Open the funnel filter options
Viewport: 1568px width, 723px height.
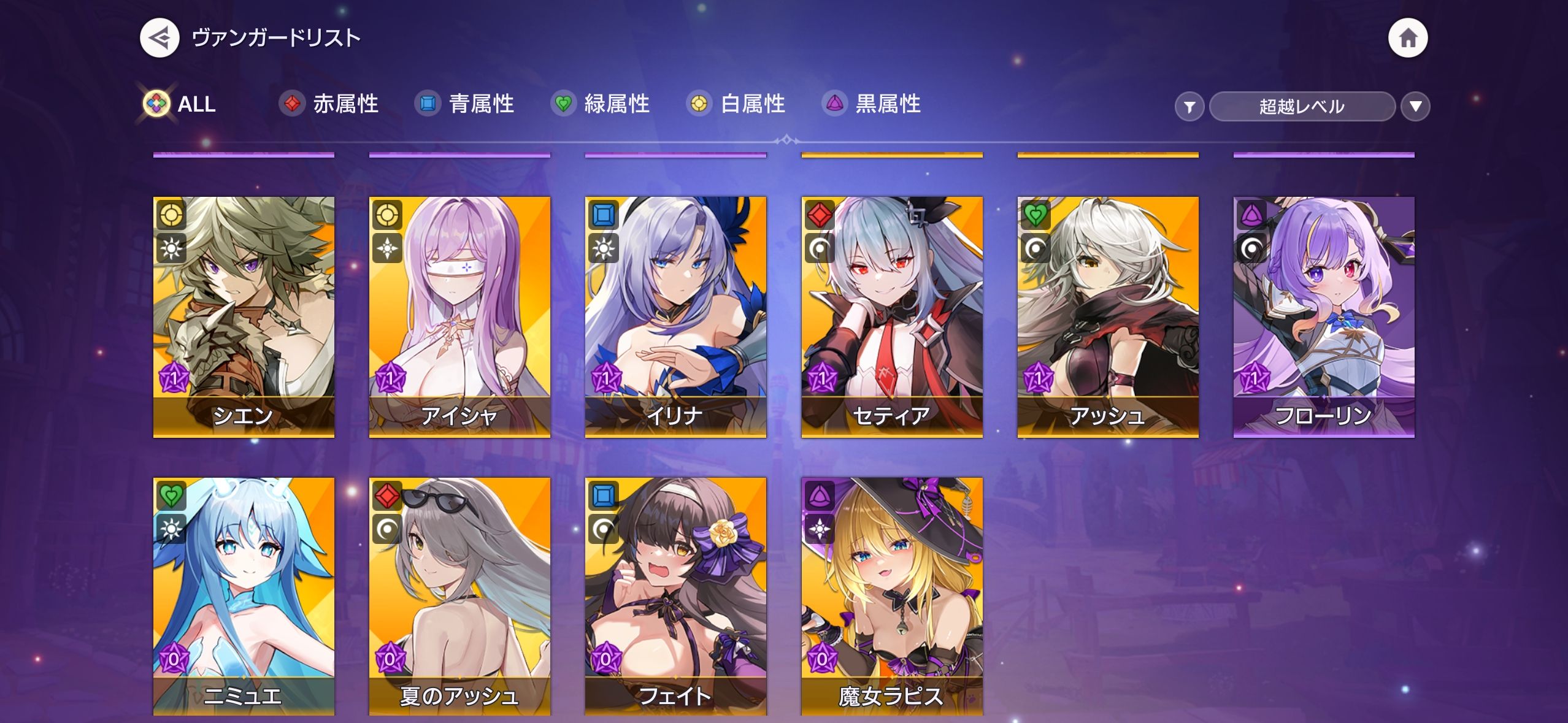pyautogui.click(x=1189, y=107)
